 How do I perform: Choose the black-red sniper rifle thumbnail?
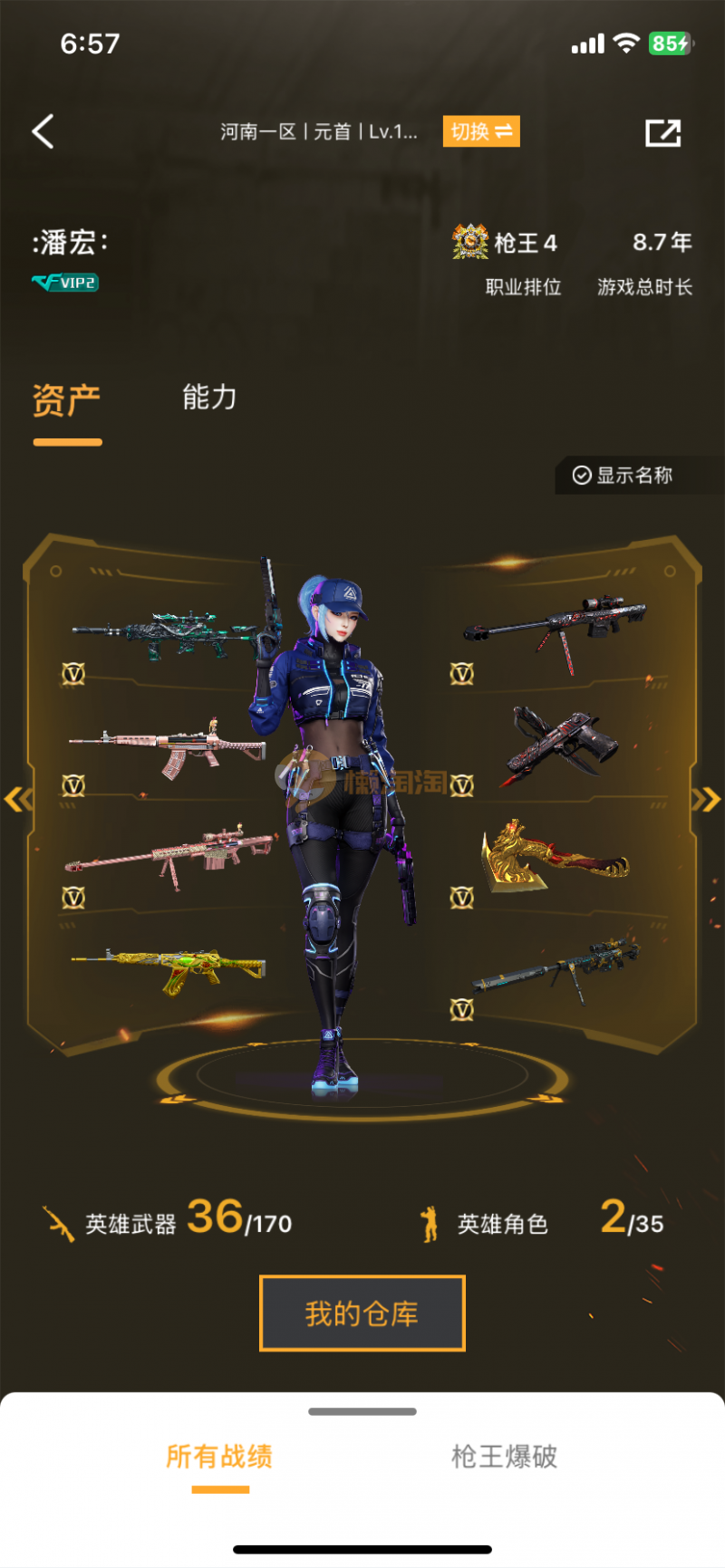pyautogui.click(x=556, y=627)
